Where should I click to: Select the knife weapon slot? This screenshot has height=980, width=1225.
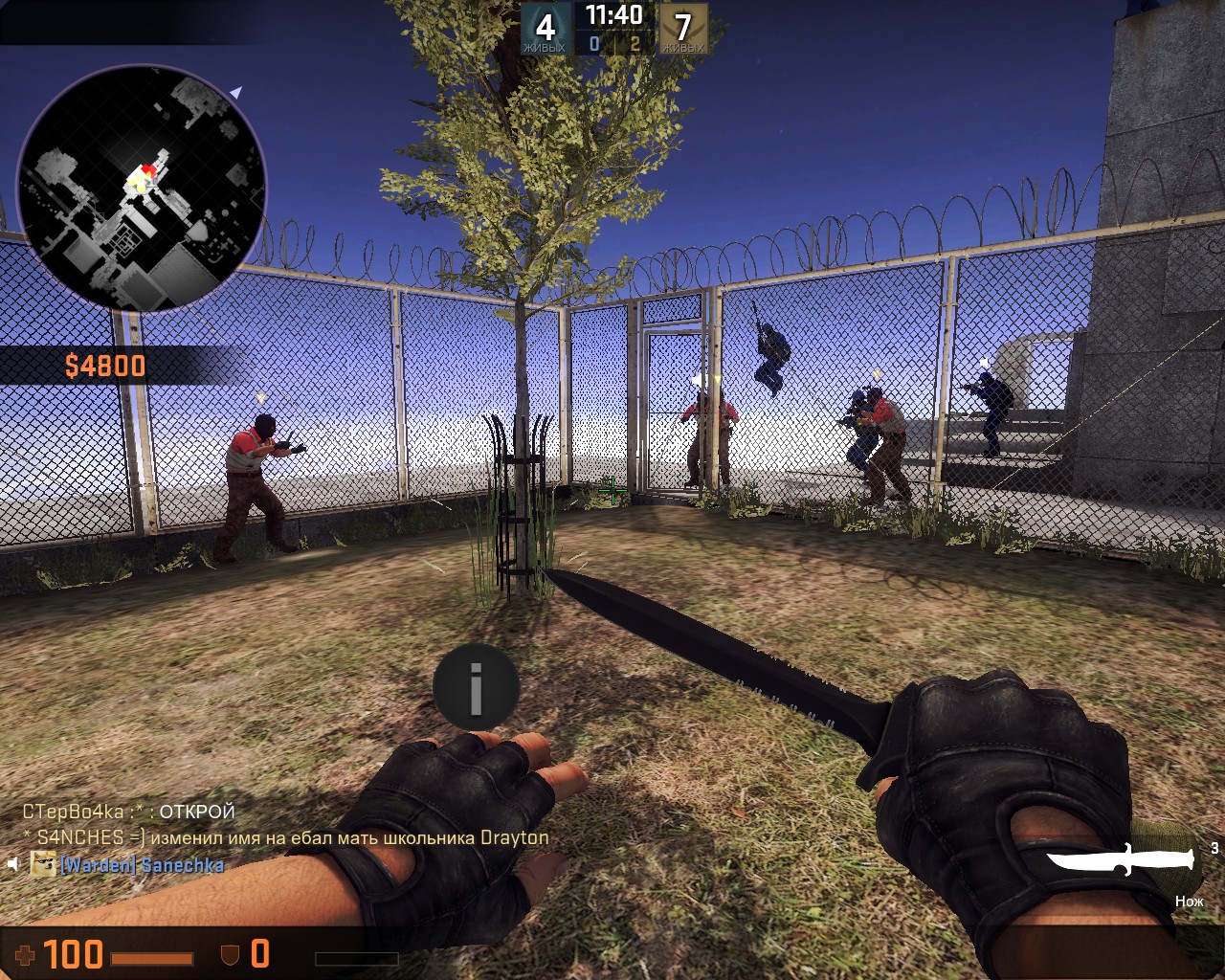(x=1121, y=859)
